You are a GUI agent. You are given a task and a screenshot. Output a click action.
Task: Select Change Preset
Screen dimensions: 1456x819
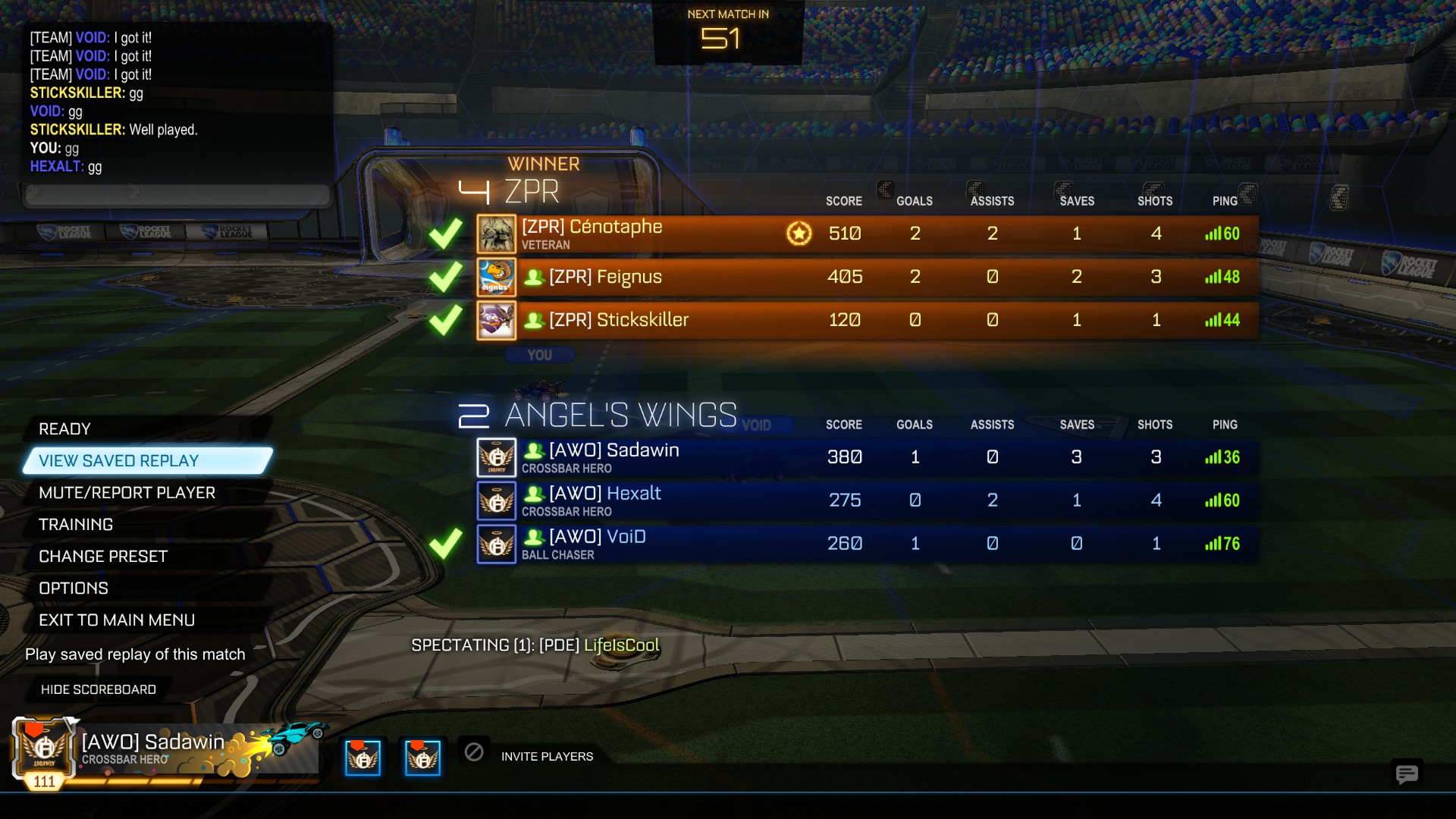tap(103, 557)
